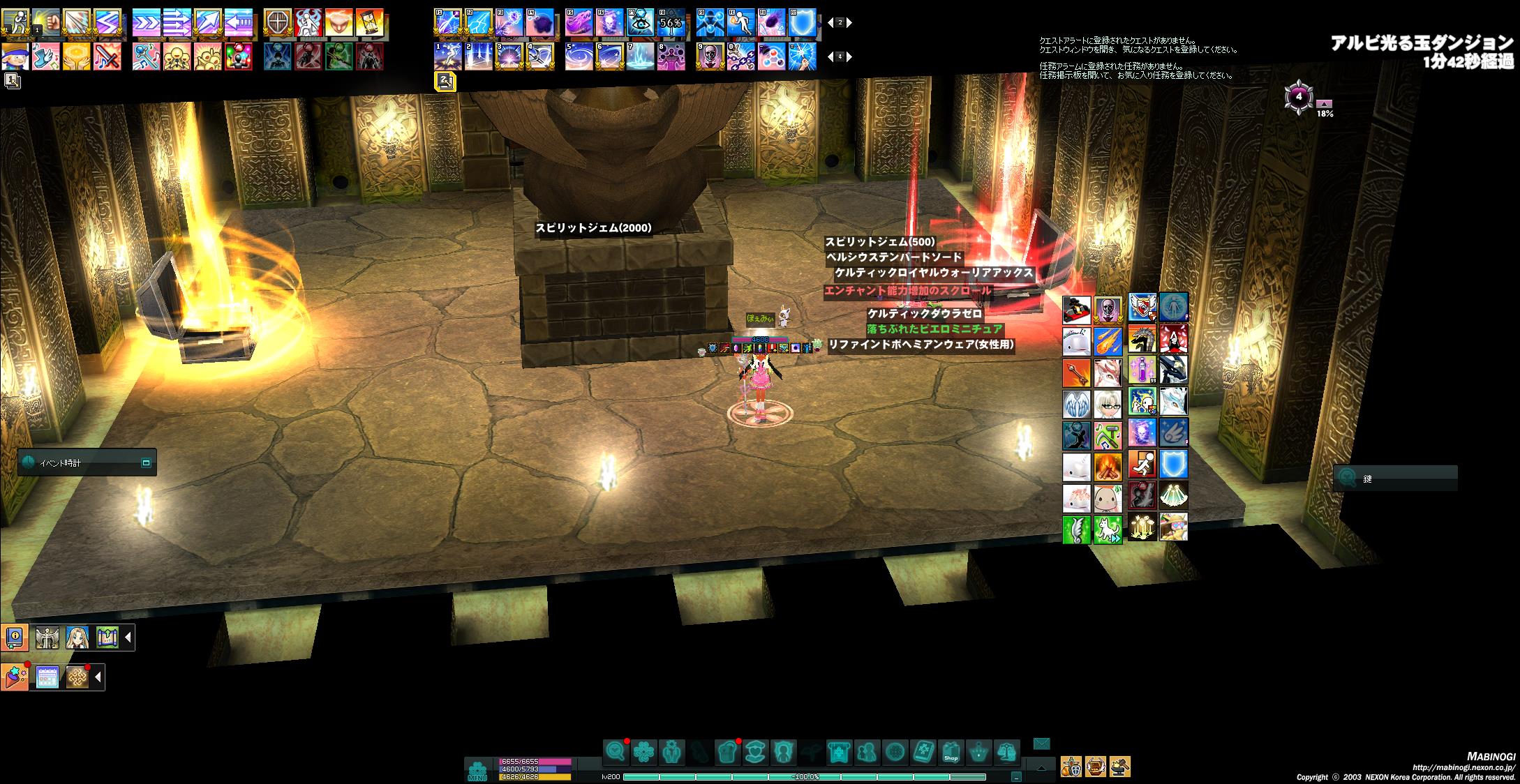Image resolution: width=1520 pixels, height=784 pixels.
Task: Open the anvil and hammer crafting icon
Action: (1119, 767)
